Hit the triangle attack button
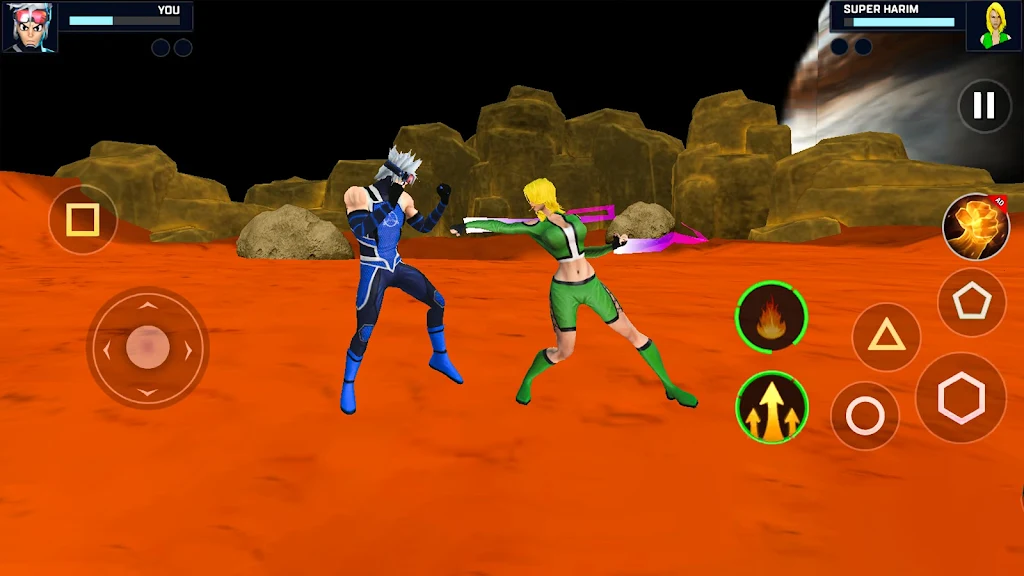Screen dimensions: 1024x576 [x=886, y=336]
